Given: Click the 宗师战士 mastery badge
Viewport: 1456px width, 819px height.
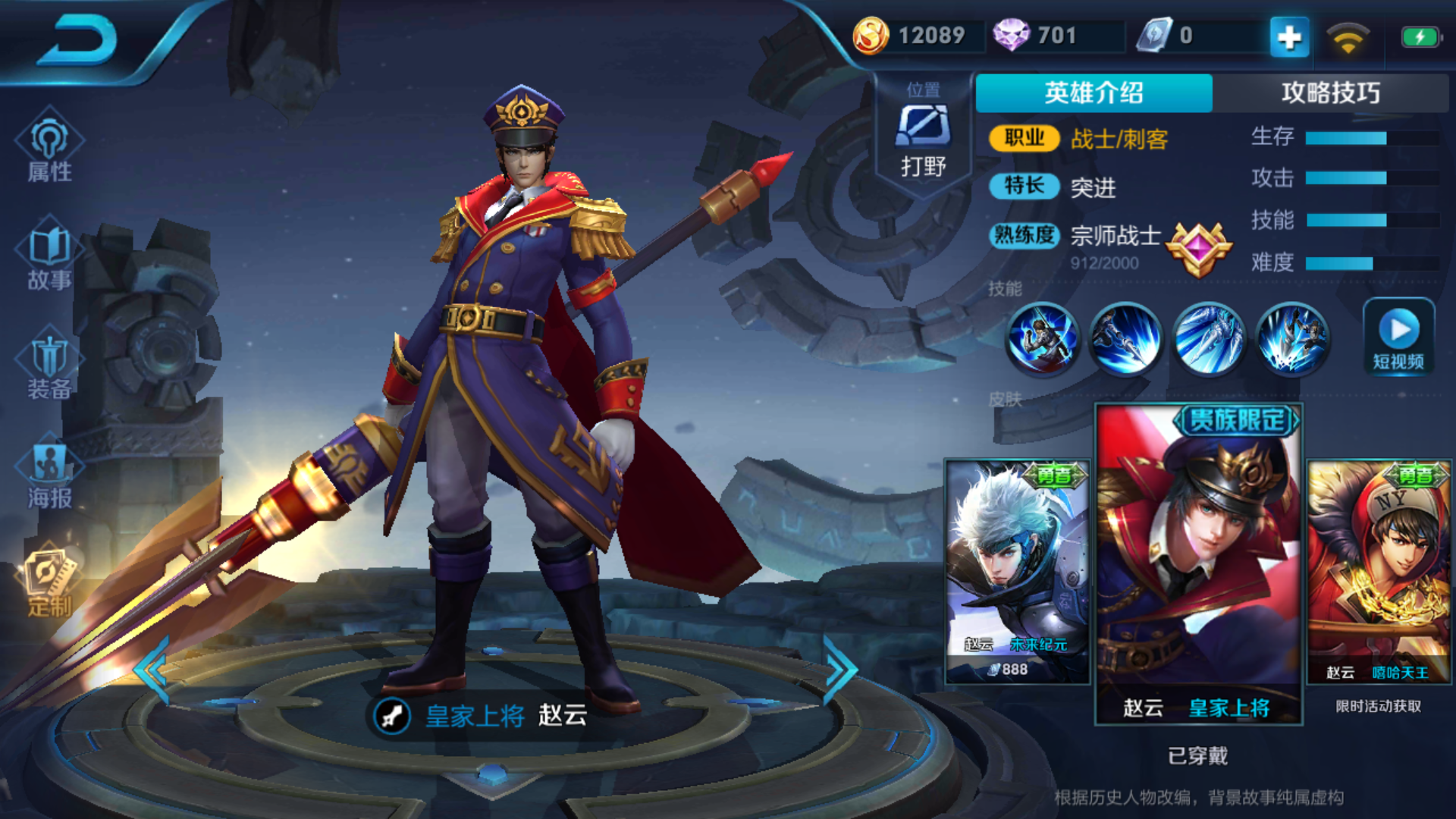Looking at the screenshot, I should 1198,249.
